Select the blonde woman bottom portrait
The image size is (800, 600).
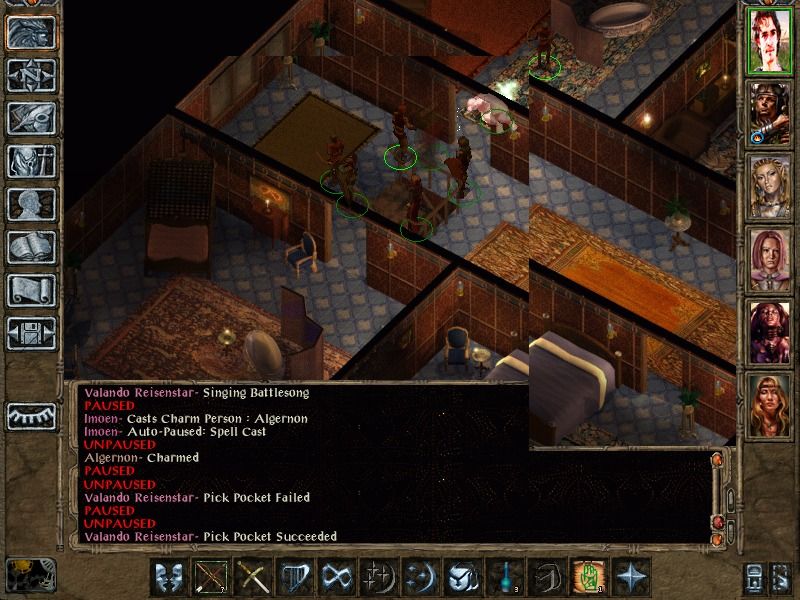pyautogui.click(x=768, y=407)
